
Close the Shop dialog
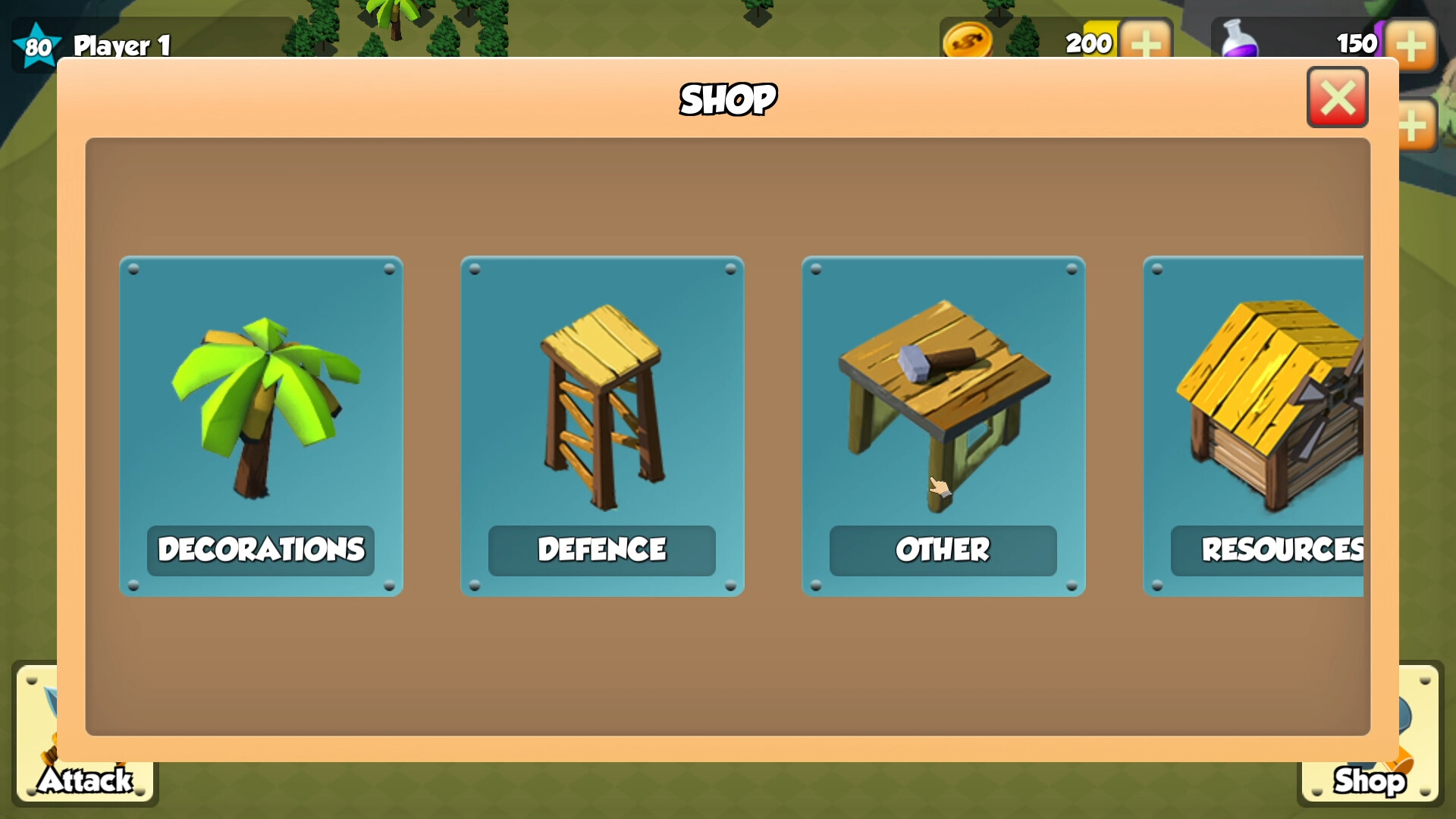point(1338,97)
